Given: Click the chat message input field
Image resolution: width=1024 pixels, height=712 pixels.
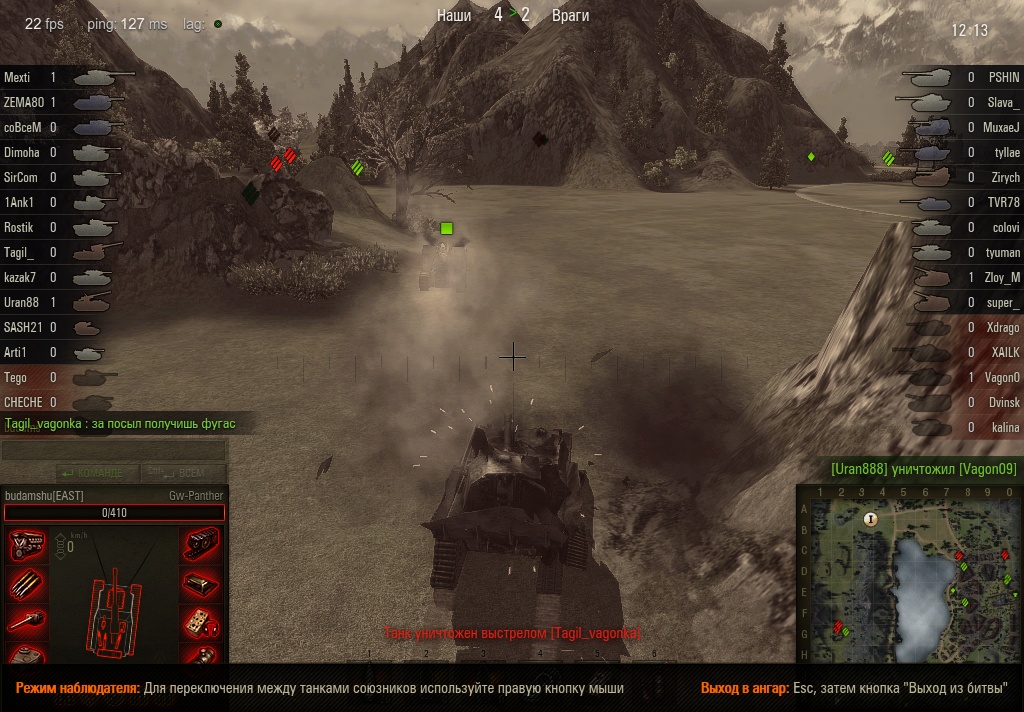Looking at the screenshot, I should point(113,451).
